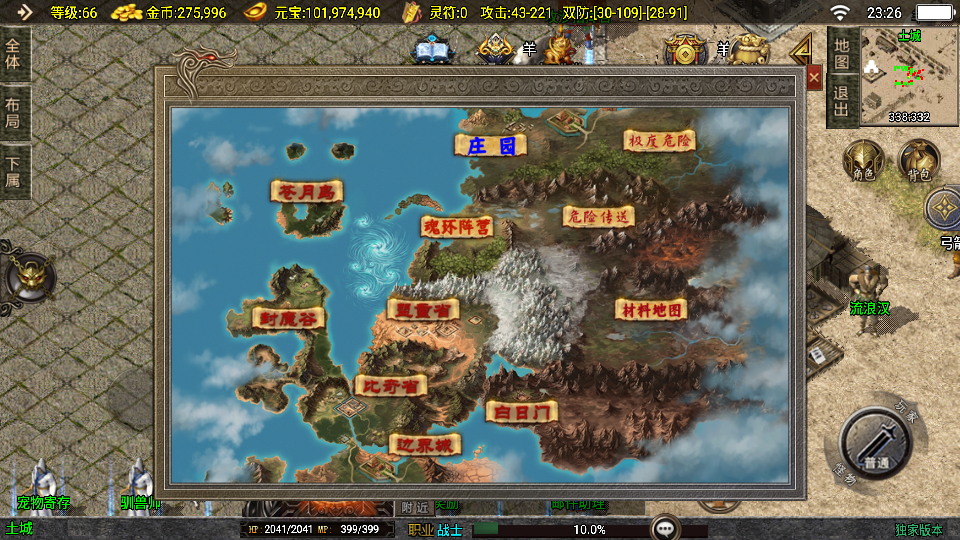Select the 极度危险 map location

pyautogui.click(x=659, y=140)
